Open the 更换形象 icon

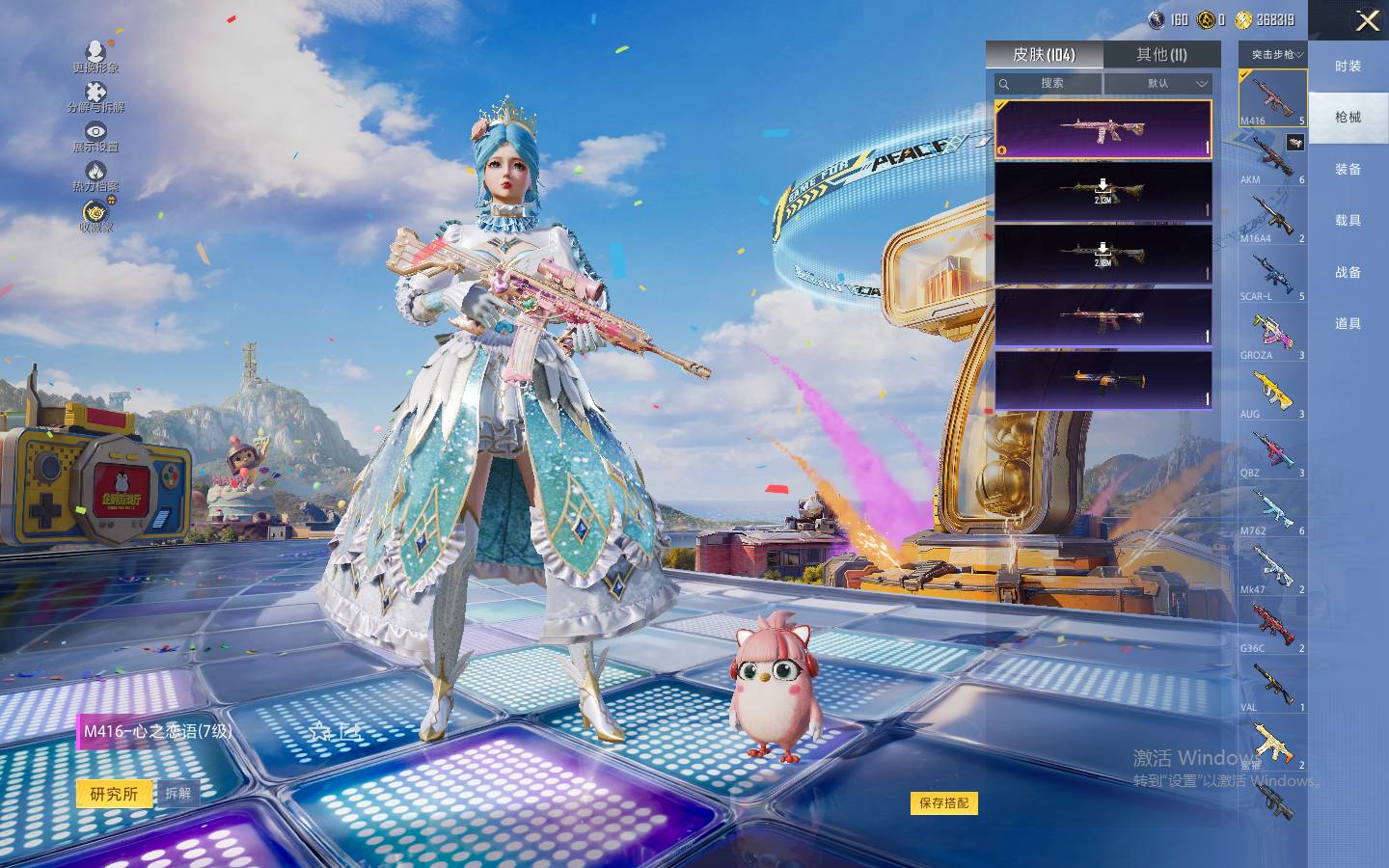coord(95,56)
